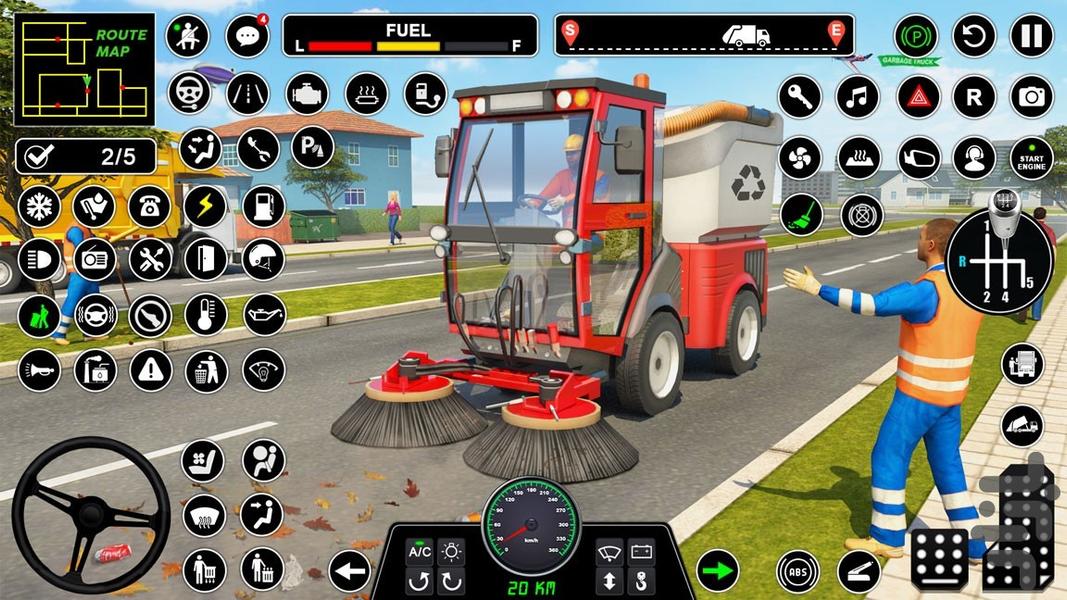The height and width of the screenshot is (600, 1067).
Task: Select the ignition key icon
Action: [799, 97]
